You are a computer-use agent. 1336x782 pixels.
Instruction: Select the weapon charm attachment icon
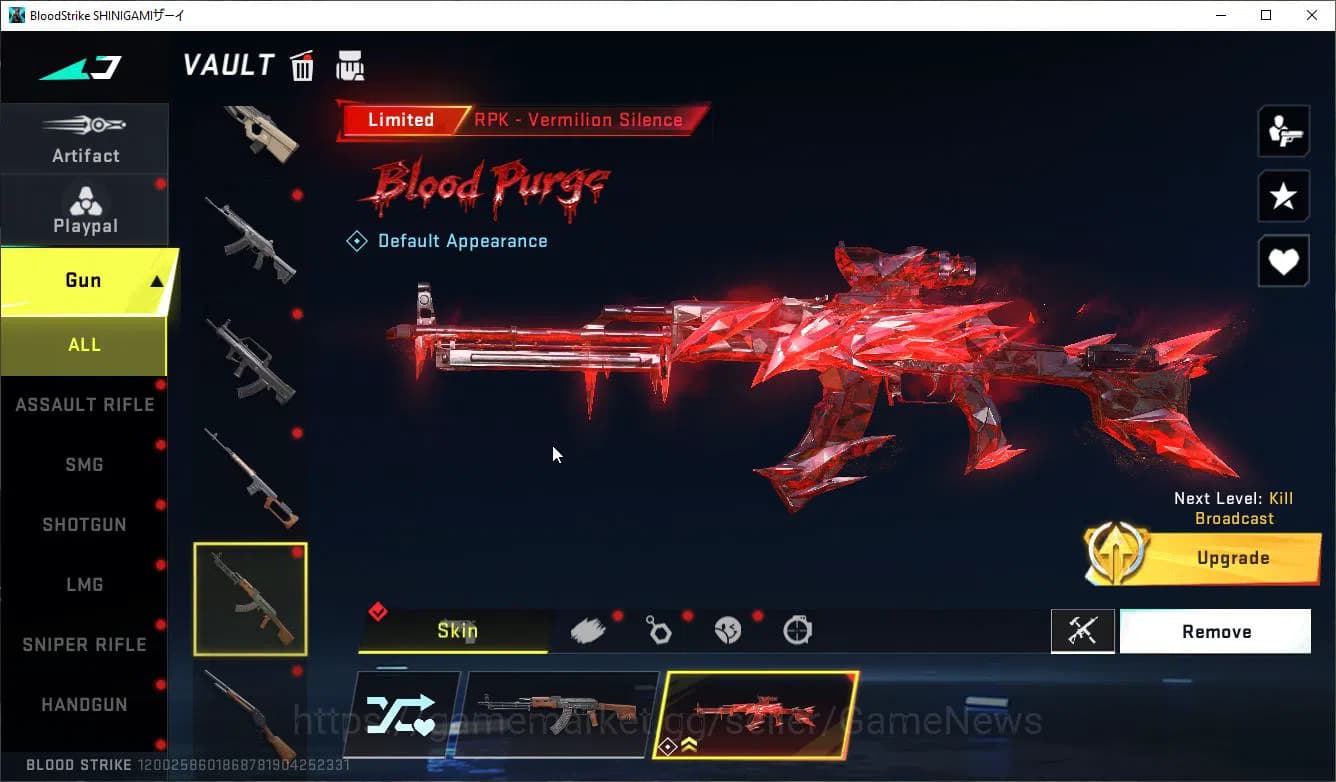(657, 630)
